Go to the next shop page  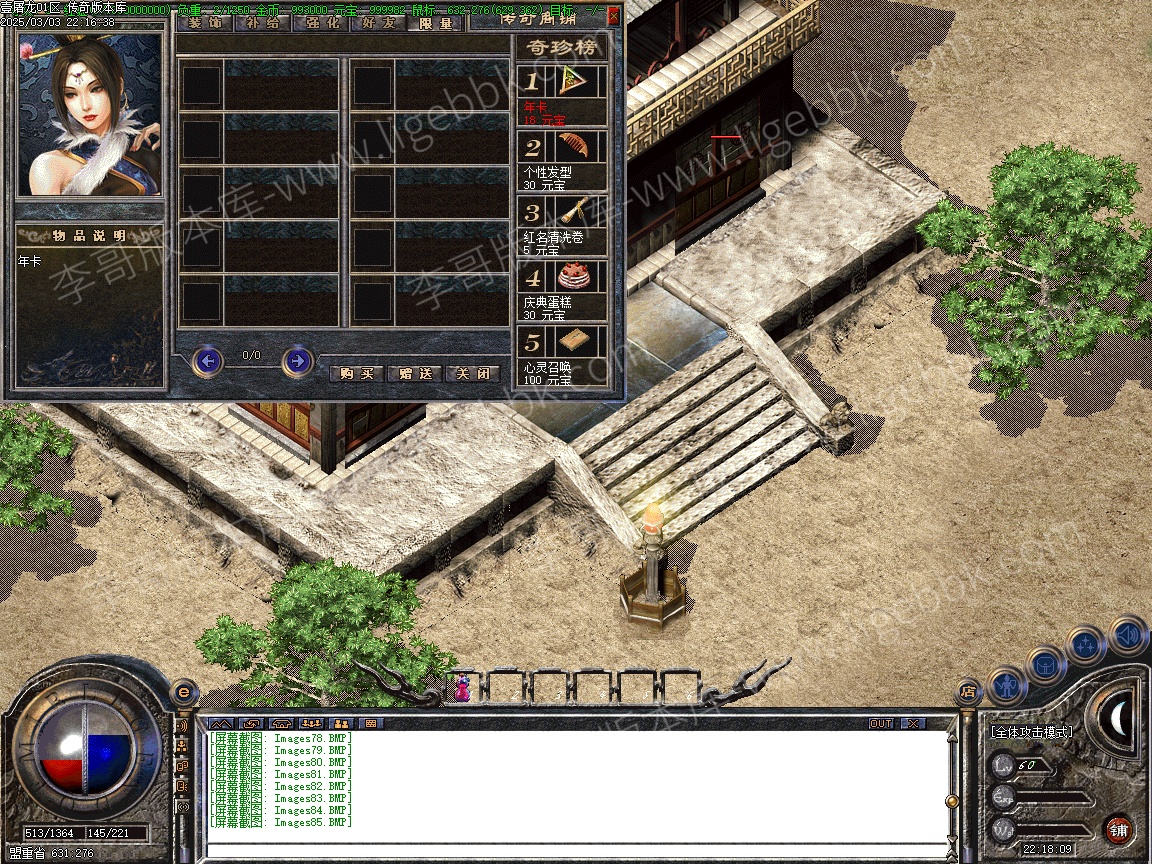tap(297, 361)
